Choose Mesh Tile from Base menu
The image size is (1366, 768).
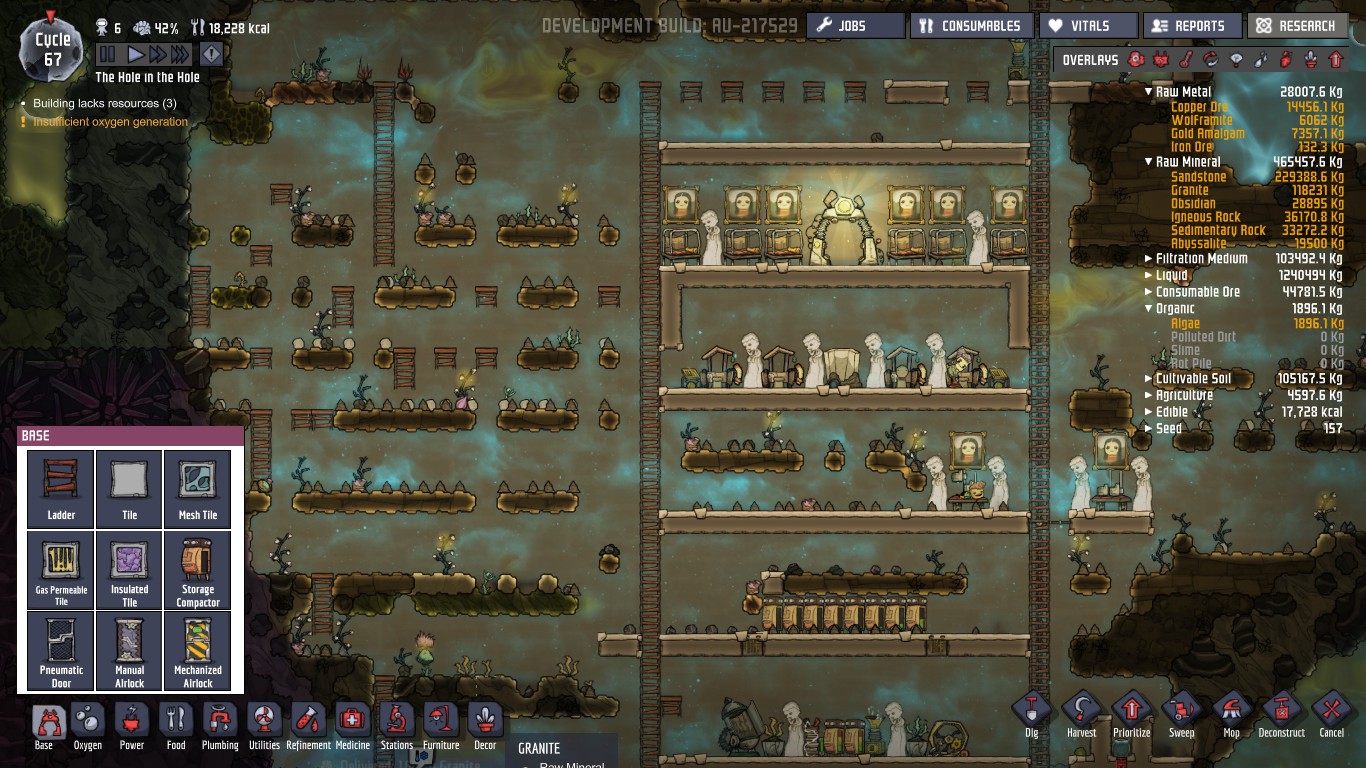click(x=198, y=489)
